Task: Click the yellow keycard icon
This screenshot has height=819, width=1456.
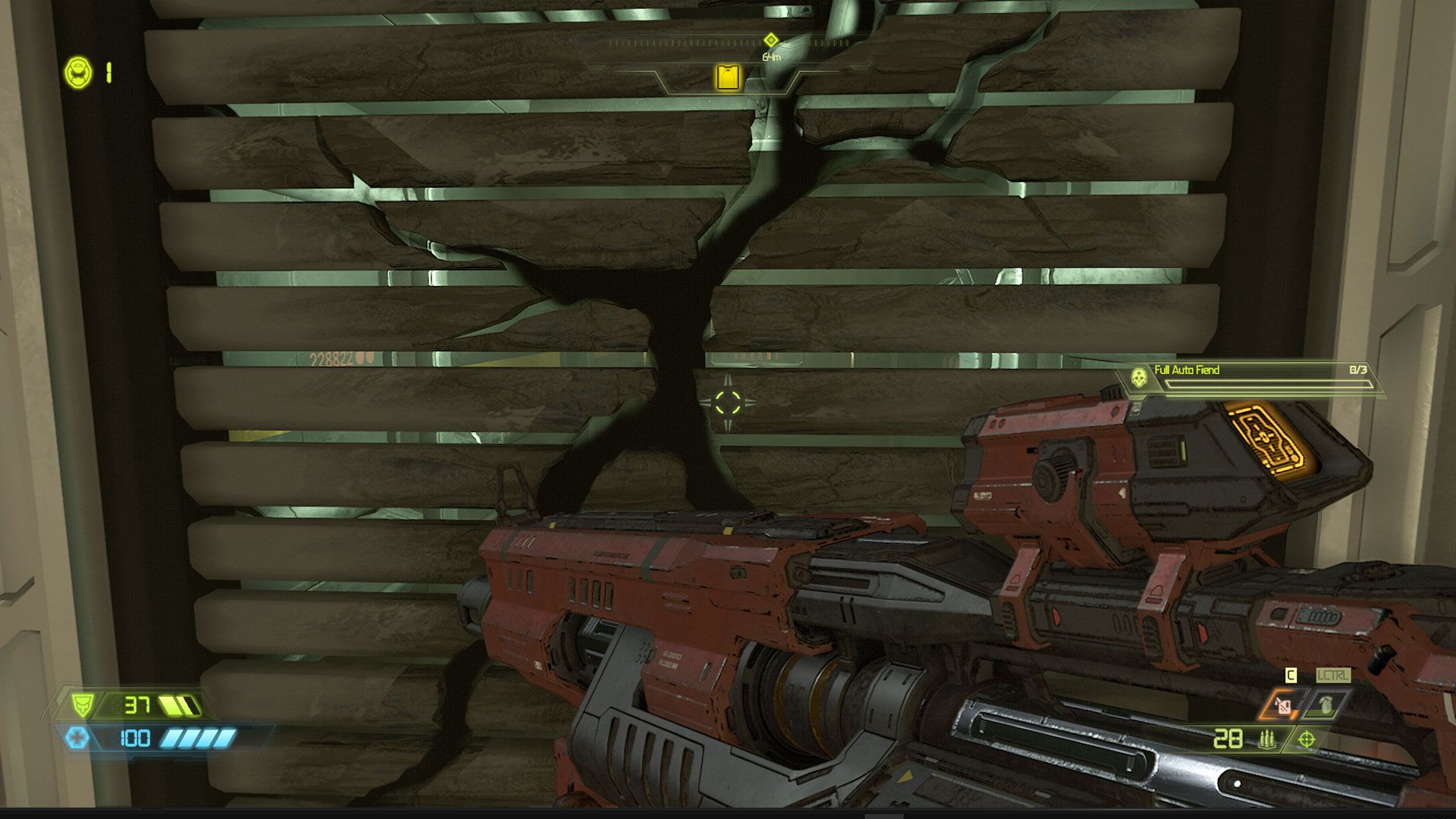Action: pyautogui.click(x=728, y=78)
